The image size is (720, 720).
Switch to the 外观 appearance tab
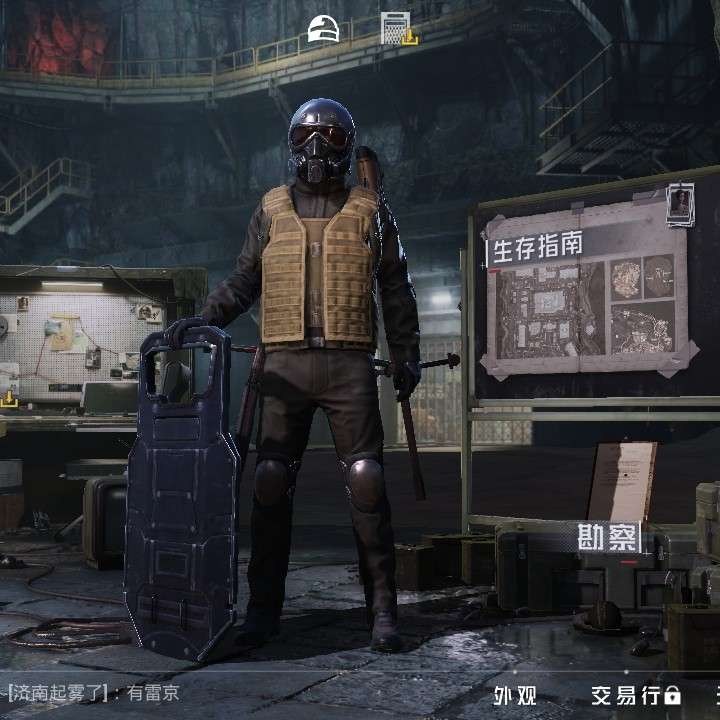pyautogui.click(x=516, y=694)
